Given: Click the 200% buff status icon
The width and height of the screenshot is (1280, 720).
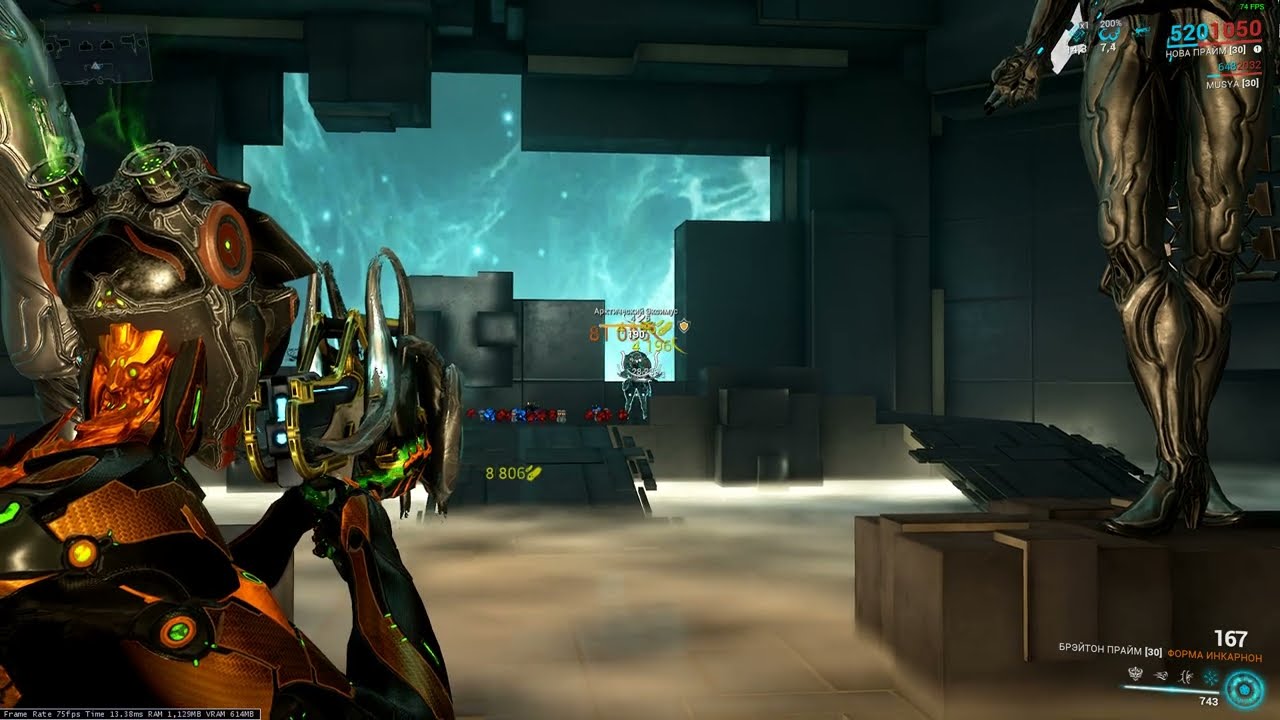Looking at the screenshot, I should click(1109, 33).
